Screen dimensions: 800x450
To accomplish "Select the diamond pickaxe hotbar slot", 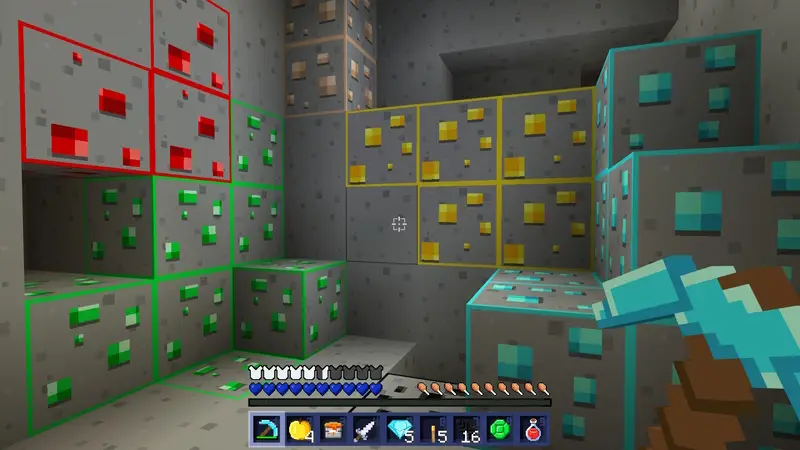I will (x=264, y=431).
